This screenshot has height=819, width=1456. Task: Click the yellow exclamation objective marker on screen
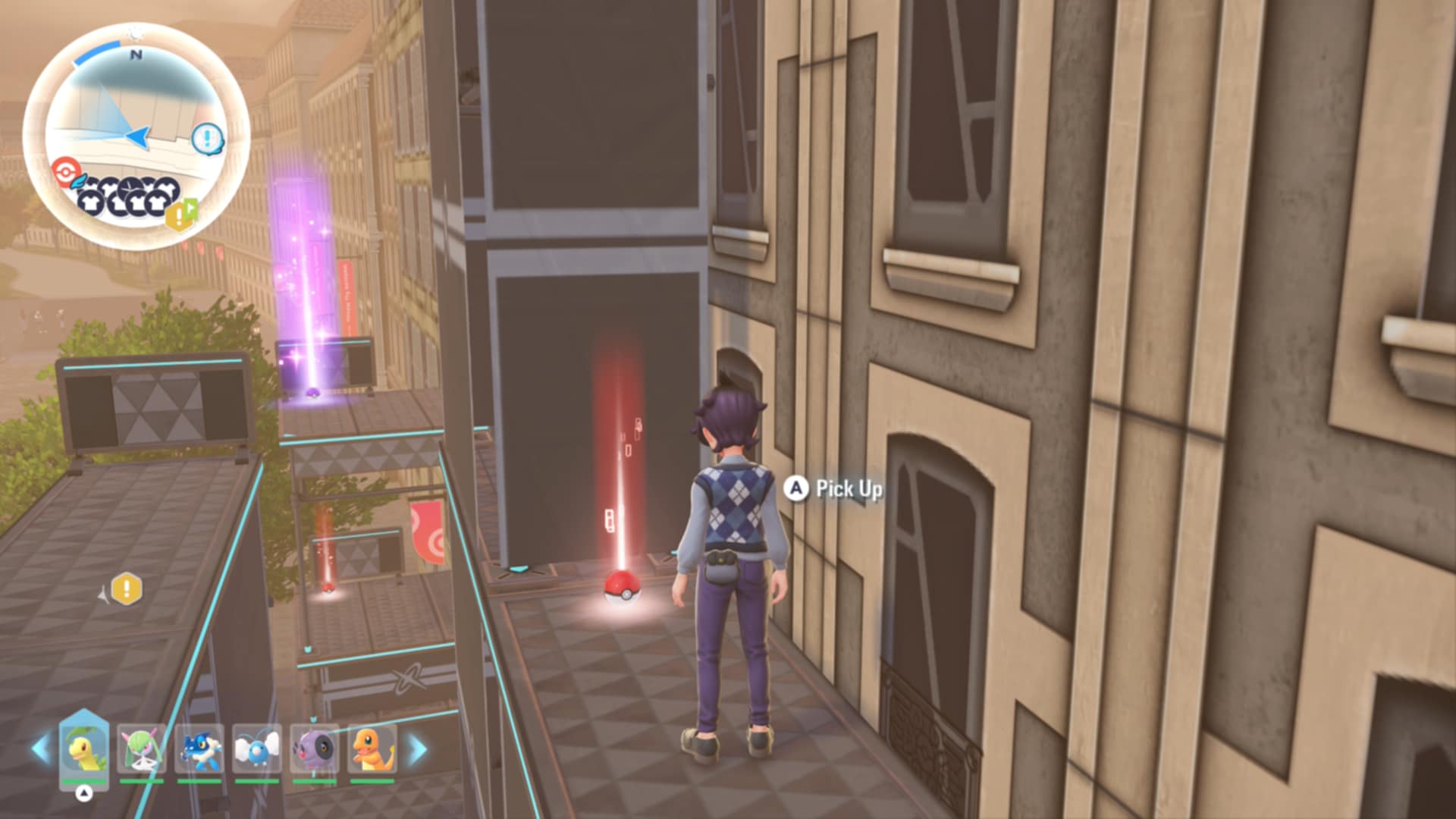click(x=127, y=588)
